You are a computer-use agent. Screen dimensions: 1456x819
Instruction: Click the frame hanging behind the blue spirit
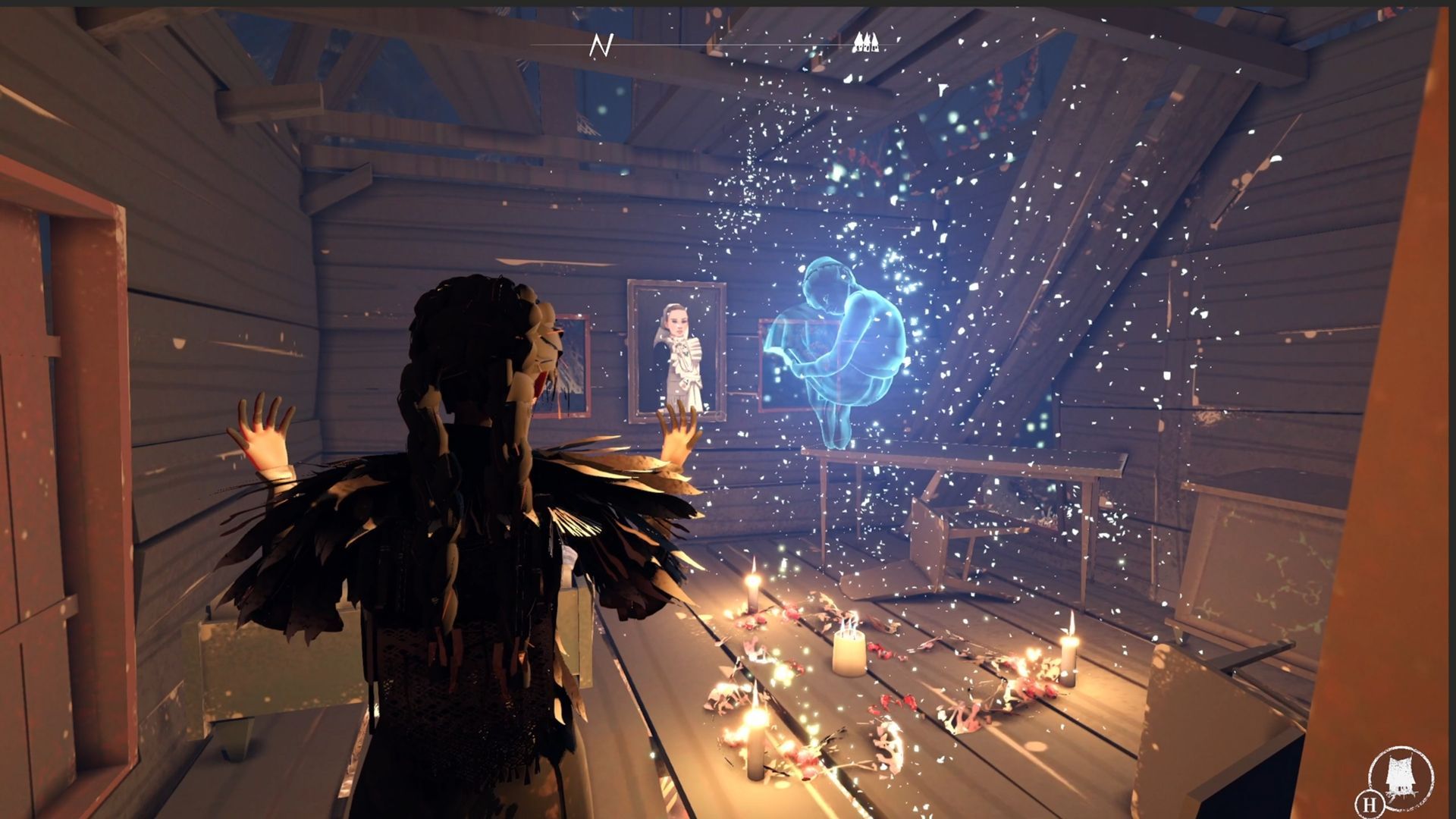(781, 372)
